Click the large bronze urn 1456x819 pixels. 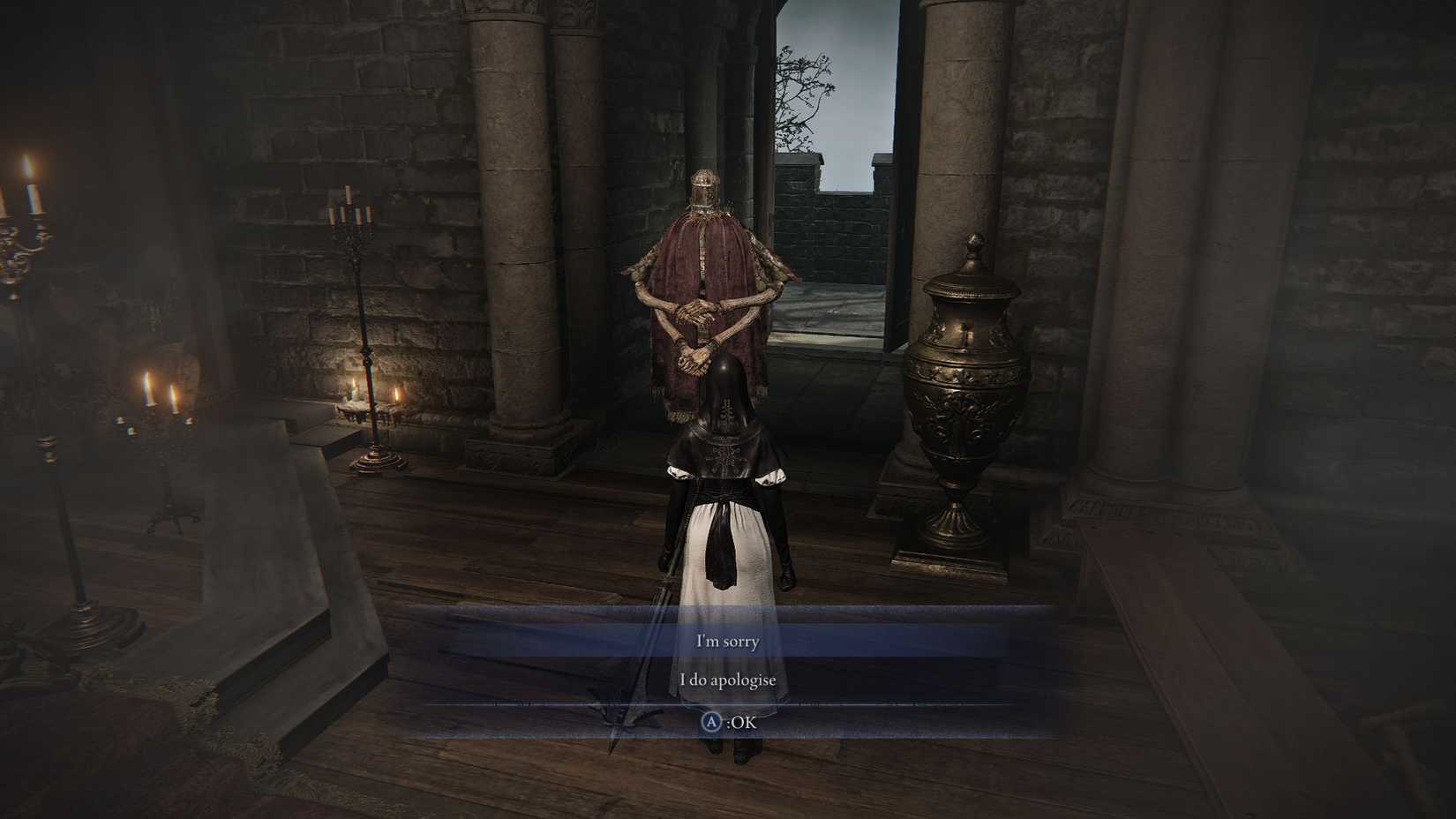point(966,388)
